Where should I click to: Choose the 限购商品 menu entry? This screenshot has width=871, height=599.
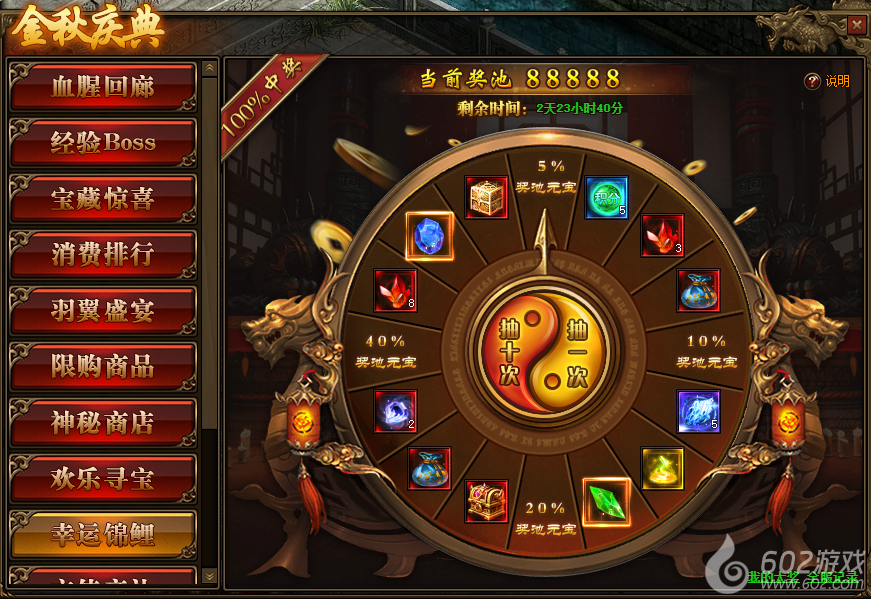102,367
